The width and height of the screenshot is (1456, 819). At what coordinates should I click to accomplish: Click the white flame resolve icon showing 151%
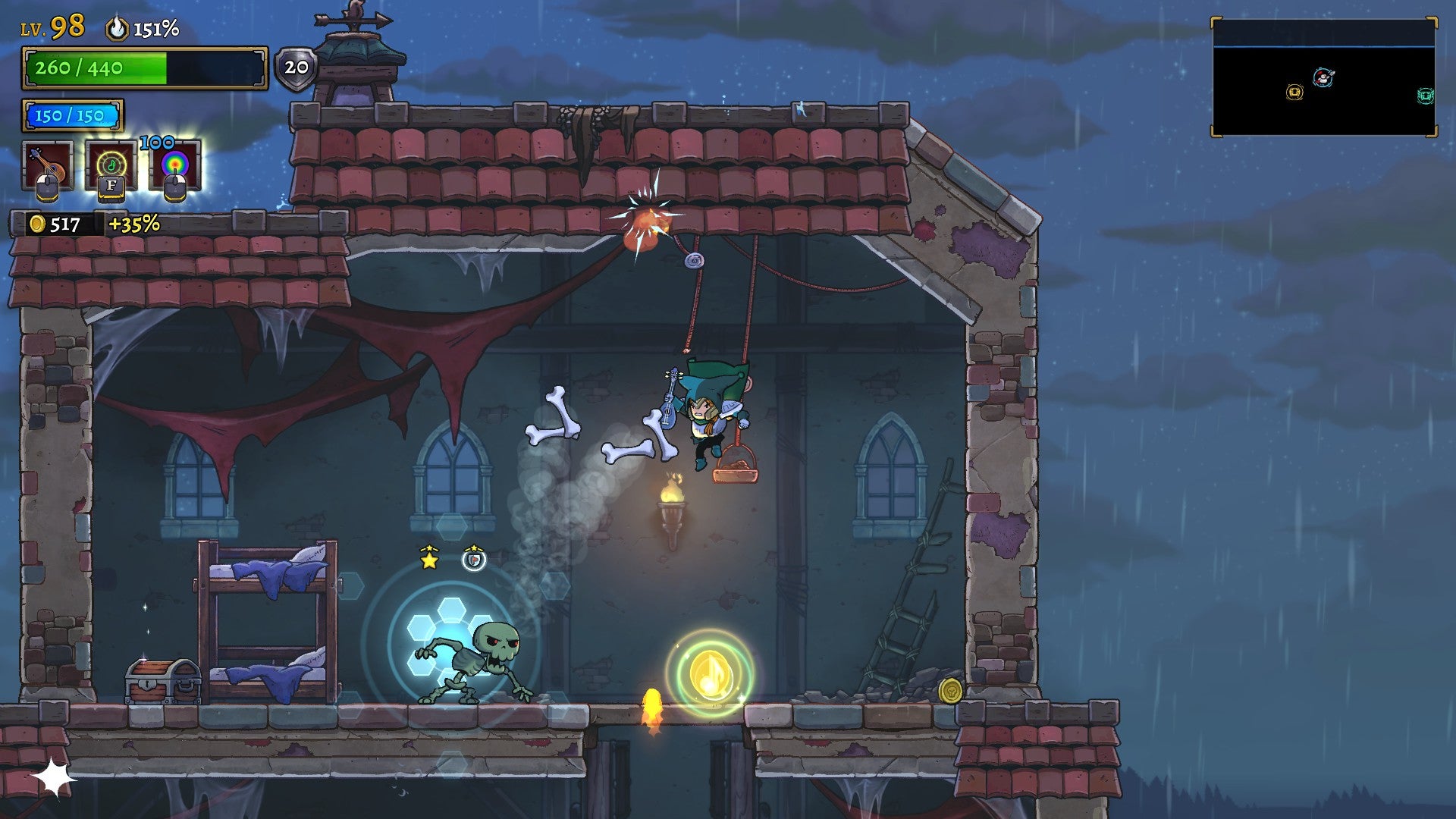pyautogui.click(x=118, y=29)
